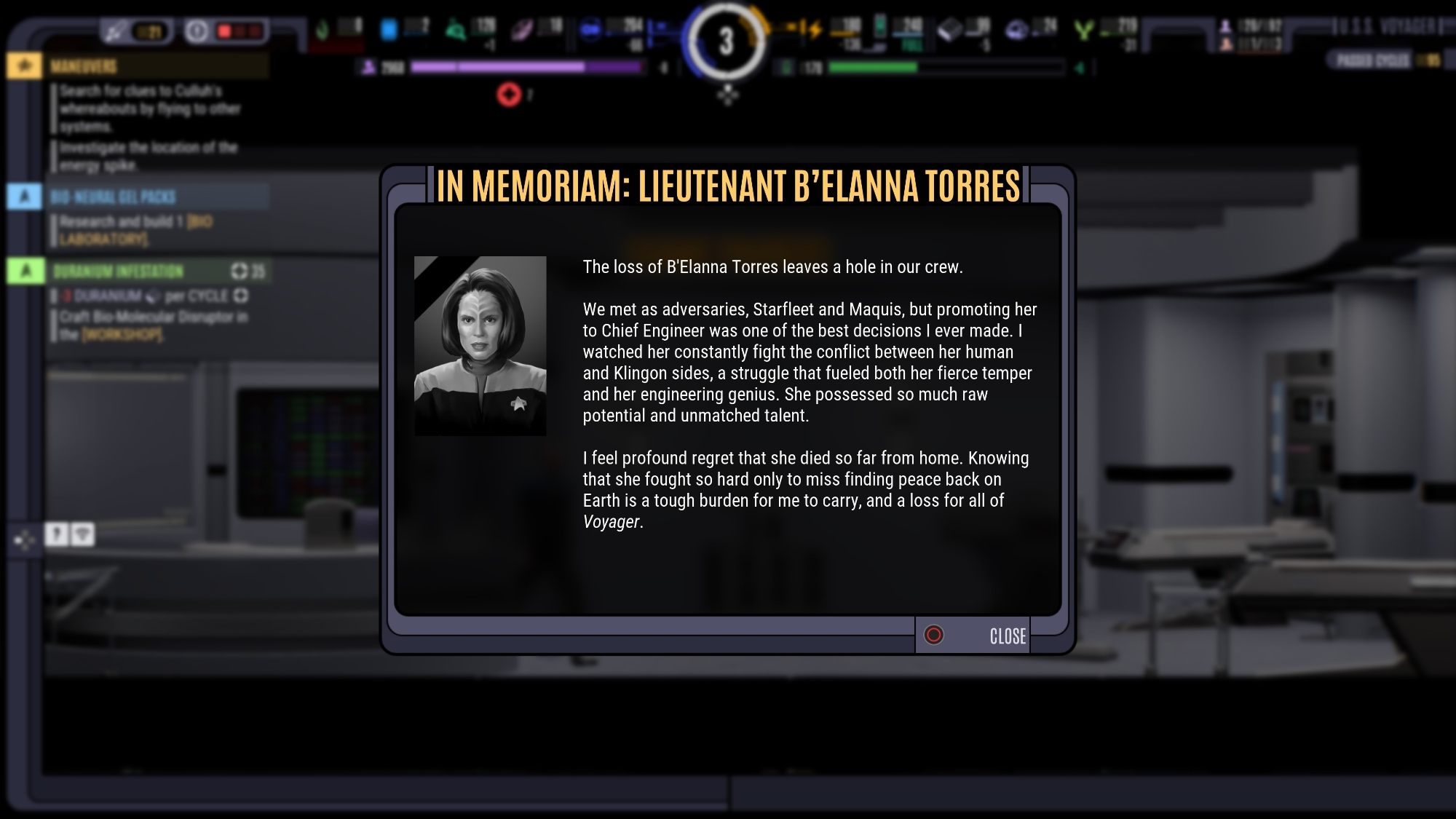This screenshot has height=819, width=1456.
Task: Click the cycle counter dial showing 3
Action: [726, 41]
